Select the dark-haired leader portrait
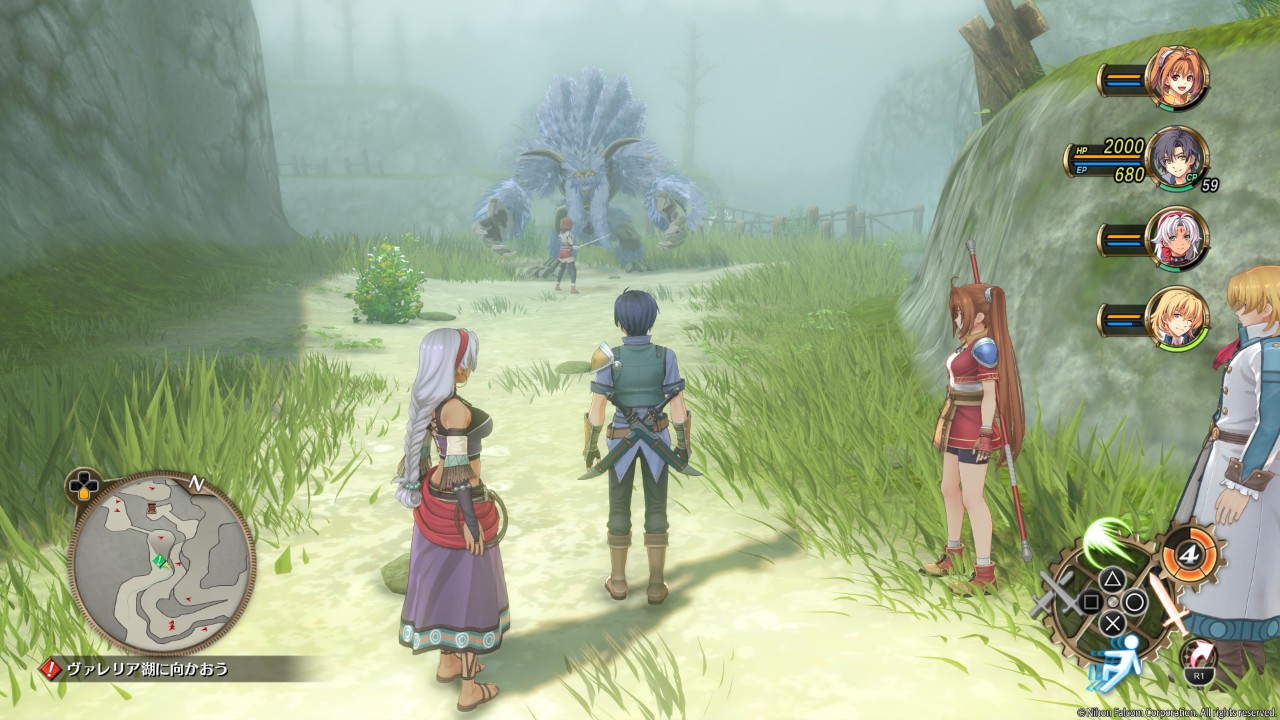Screen dimensions: 1280x720 [1176, 158]
